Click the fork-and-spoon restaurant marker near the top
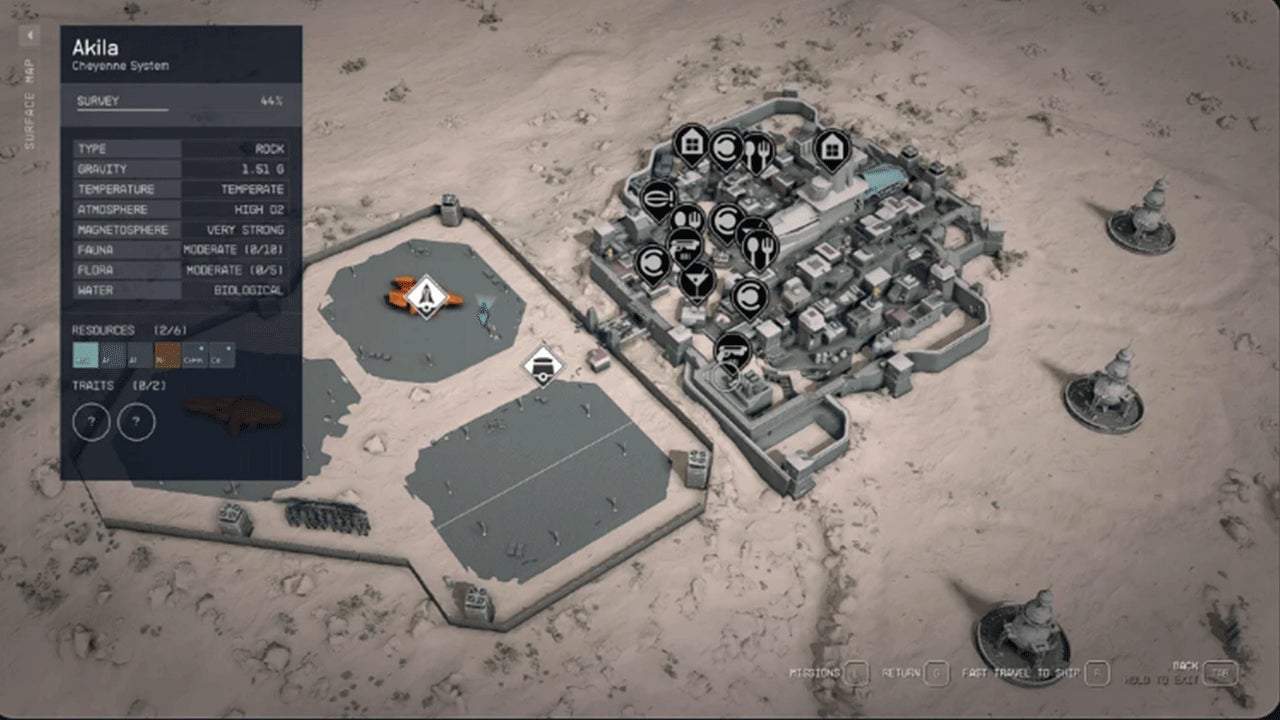 (759, 149)
